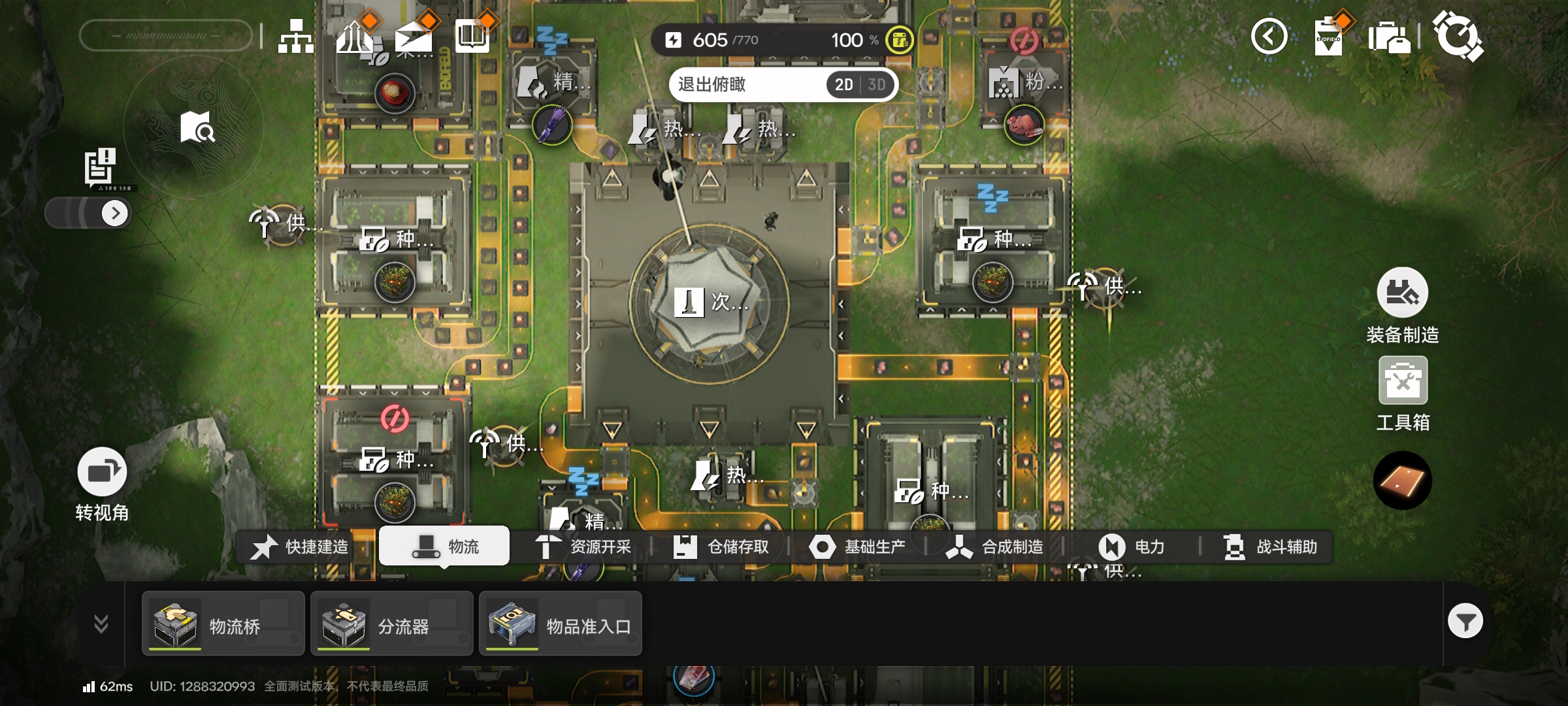
Task: Open the 基础生产 production tab
Action: click(x=858, y=547)
